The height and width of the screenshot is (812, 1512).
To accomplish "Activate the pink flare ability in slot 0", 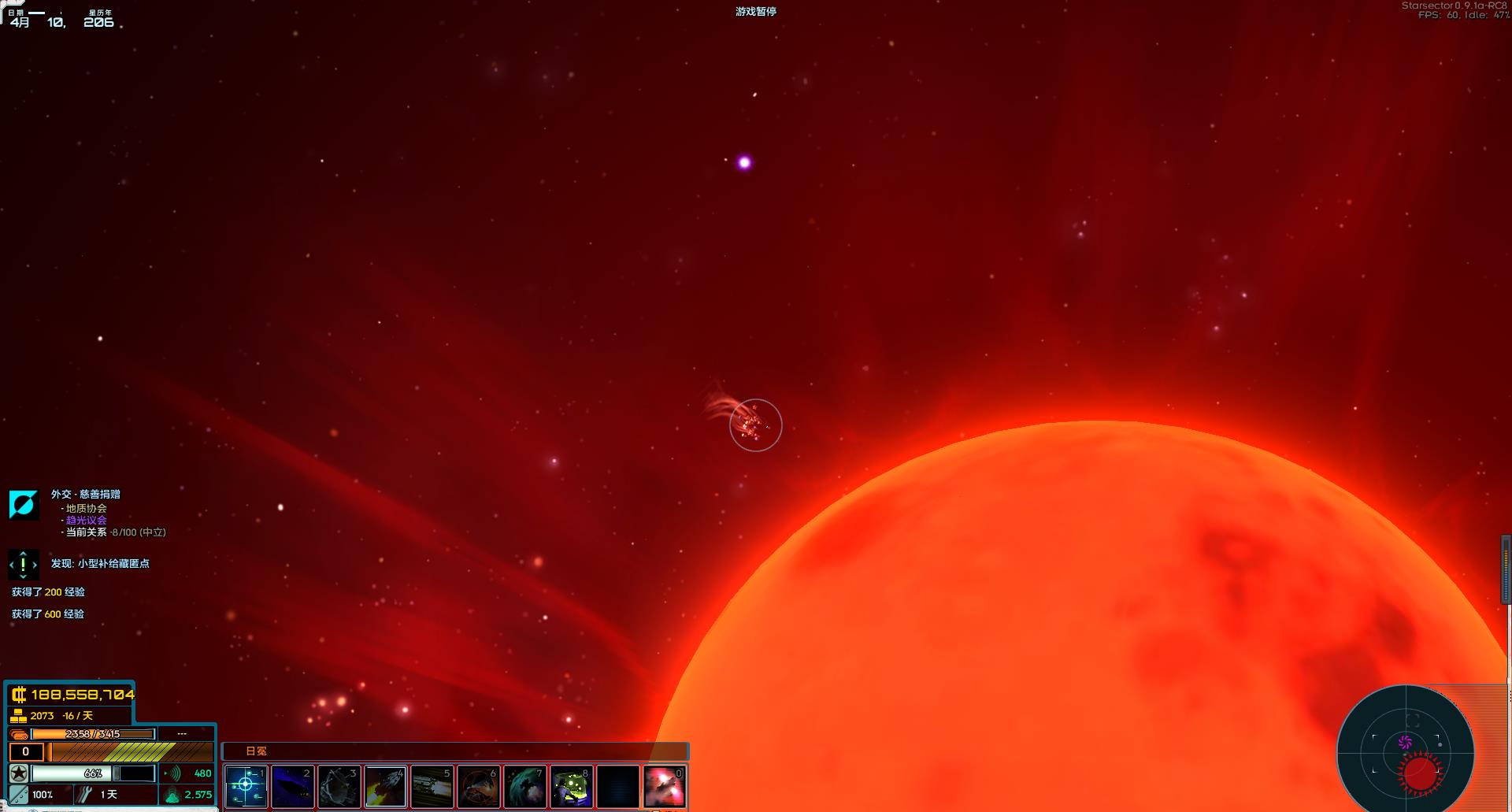I will (664, 786).
